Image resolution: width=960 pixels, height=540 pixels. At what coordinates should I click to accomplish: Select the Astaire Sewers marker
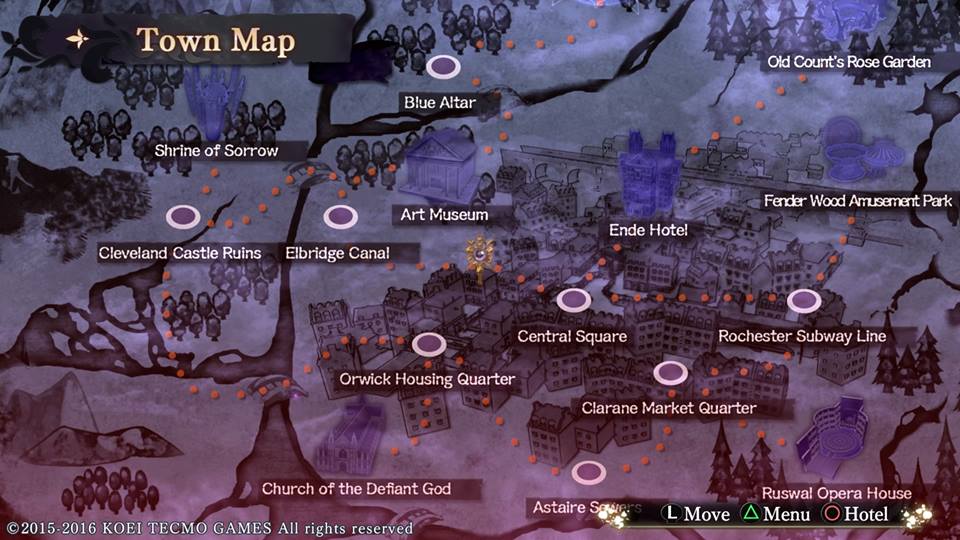click(x=589, y=471)
